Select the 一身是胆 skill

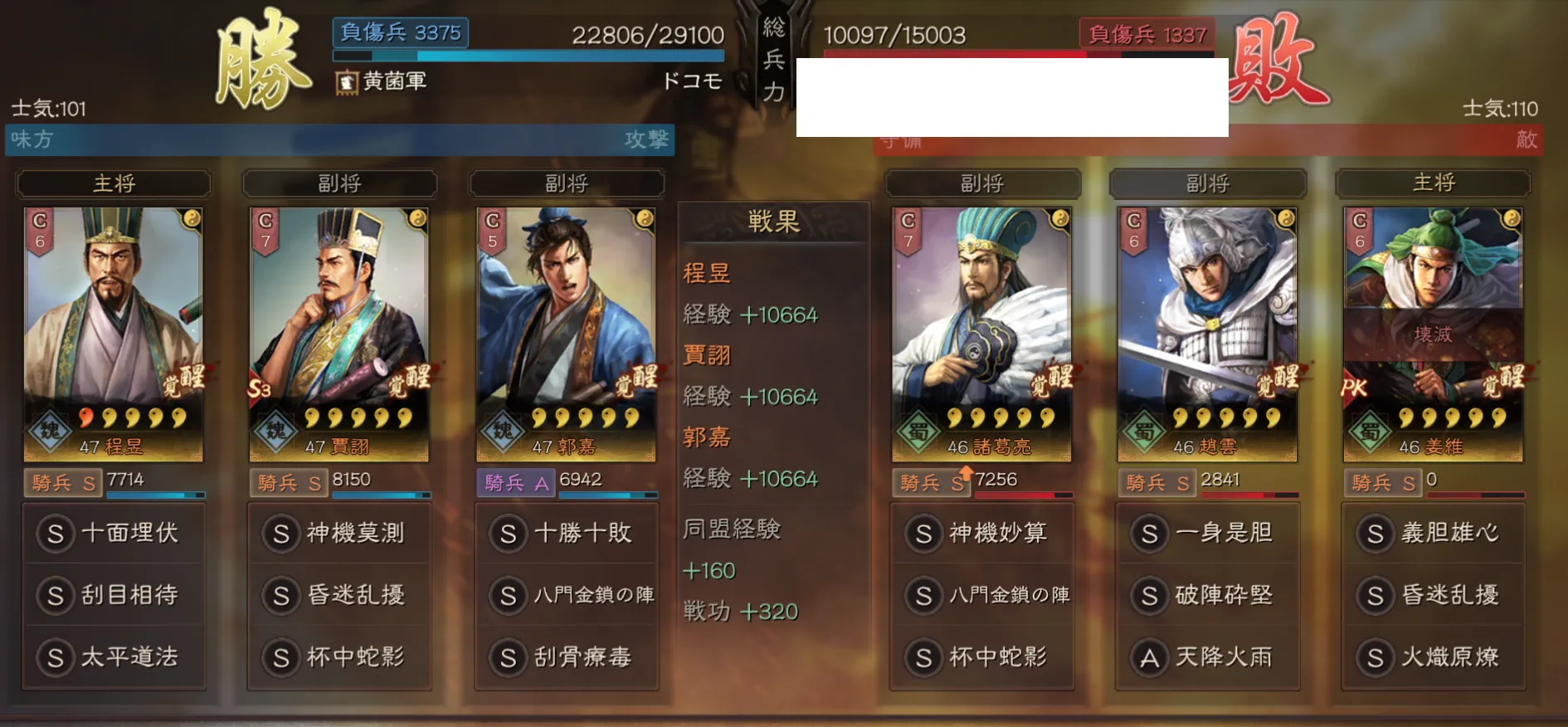[1207, 533]
